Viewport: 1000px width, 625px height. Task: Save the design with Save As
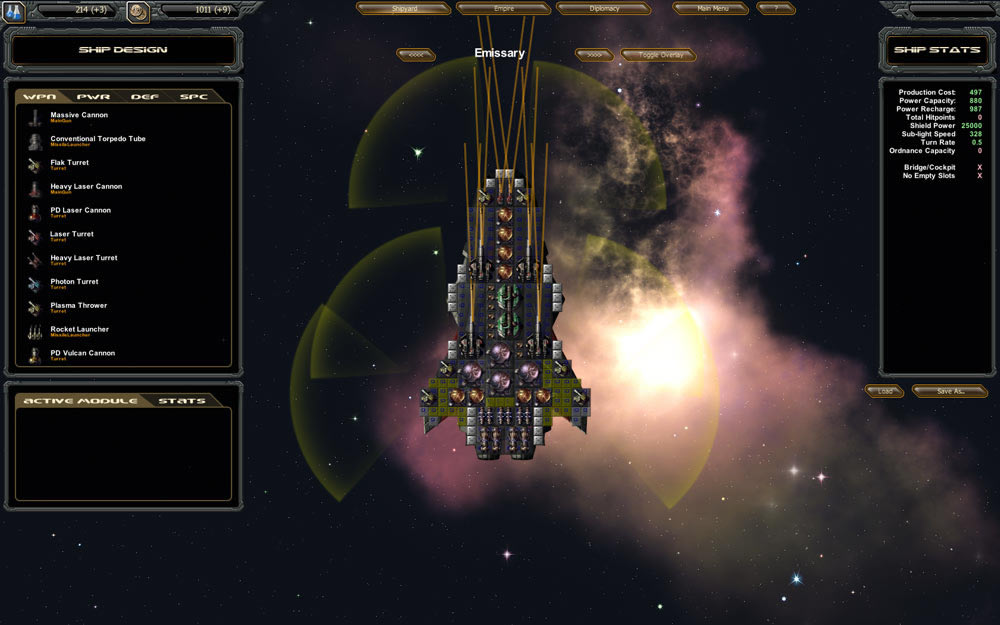[949, 391]
